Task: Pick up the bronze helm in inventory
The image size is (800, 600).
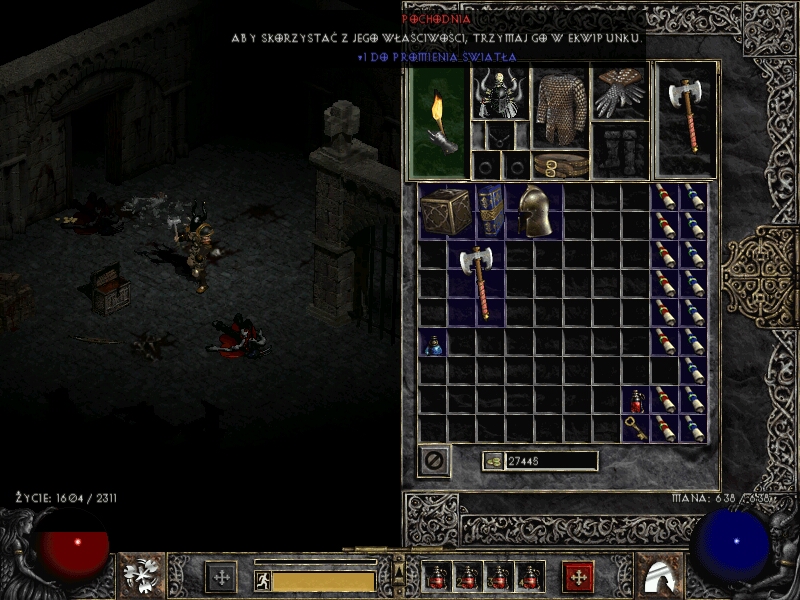Action: click(534, 211)
